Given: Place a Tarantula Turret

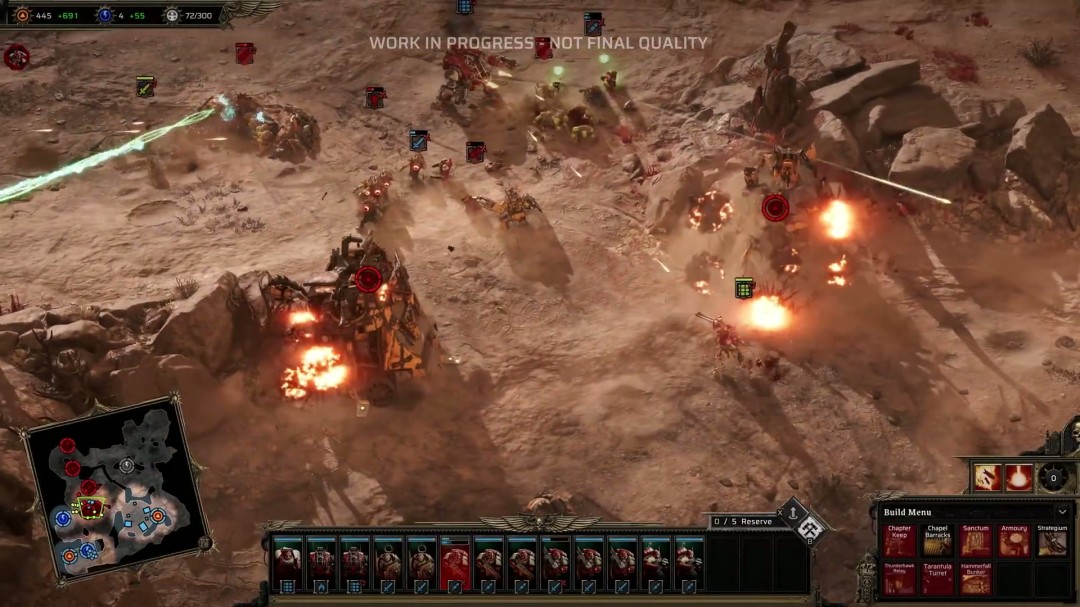Looking at the screenshot, I should [937, 580].
